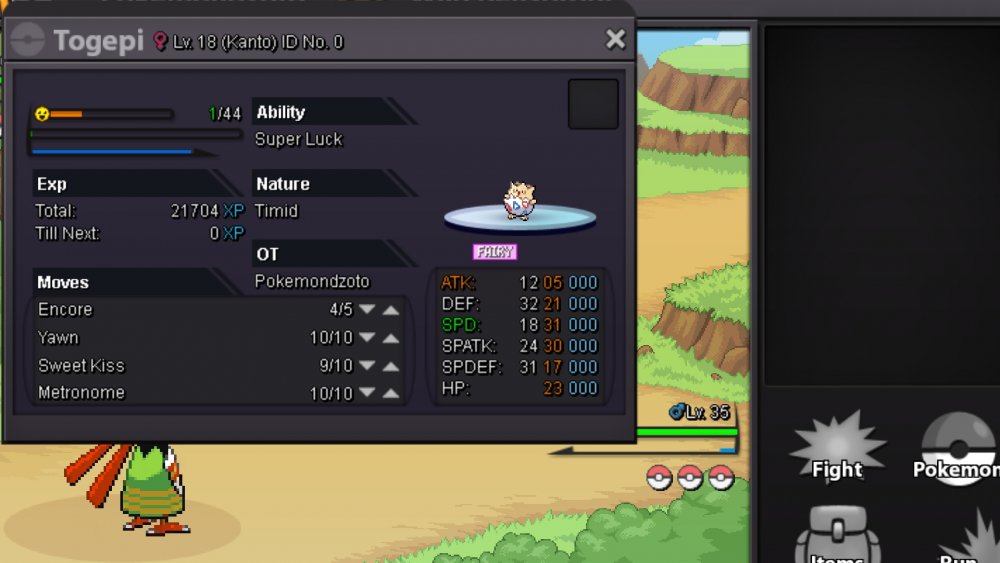Move Yawn down in the move list

pos(367,338)
